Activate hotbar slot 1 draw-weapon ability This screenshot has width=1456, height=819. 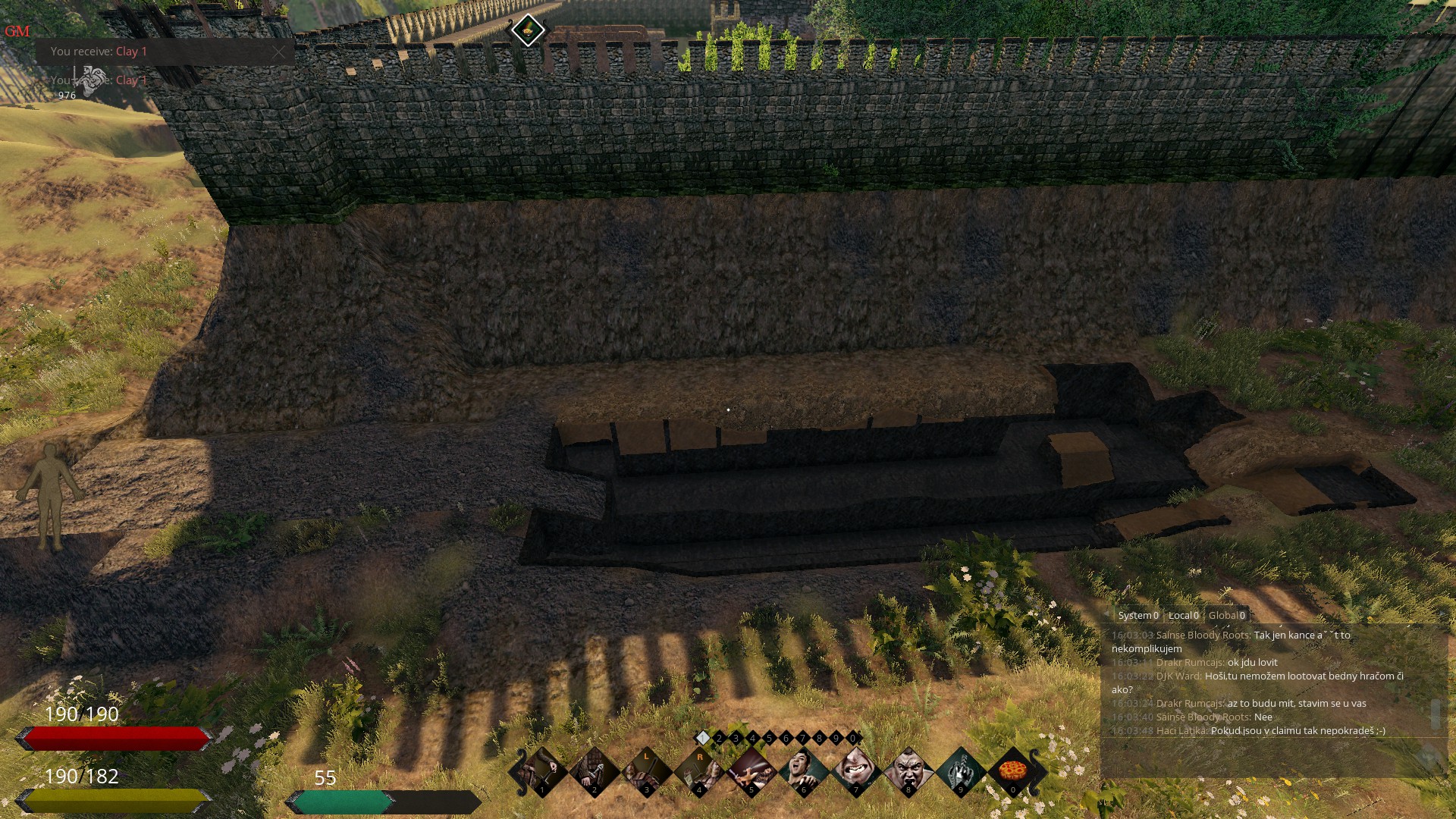[541, 771]
